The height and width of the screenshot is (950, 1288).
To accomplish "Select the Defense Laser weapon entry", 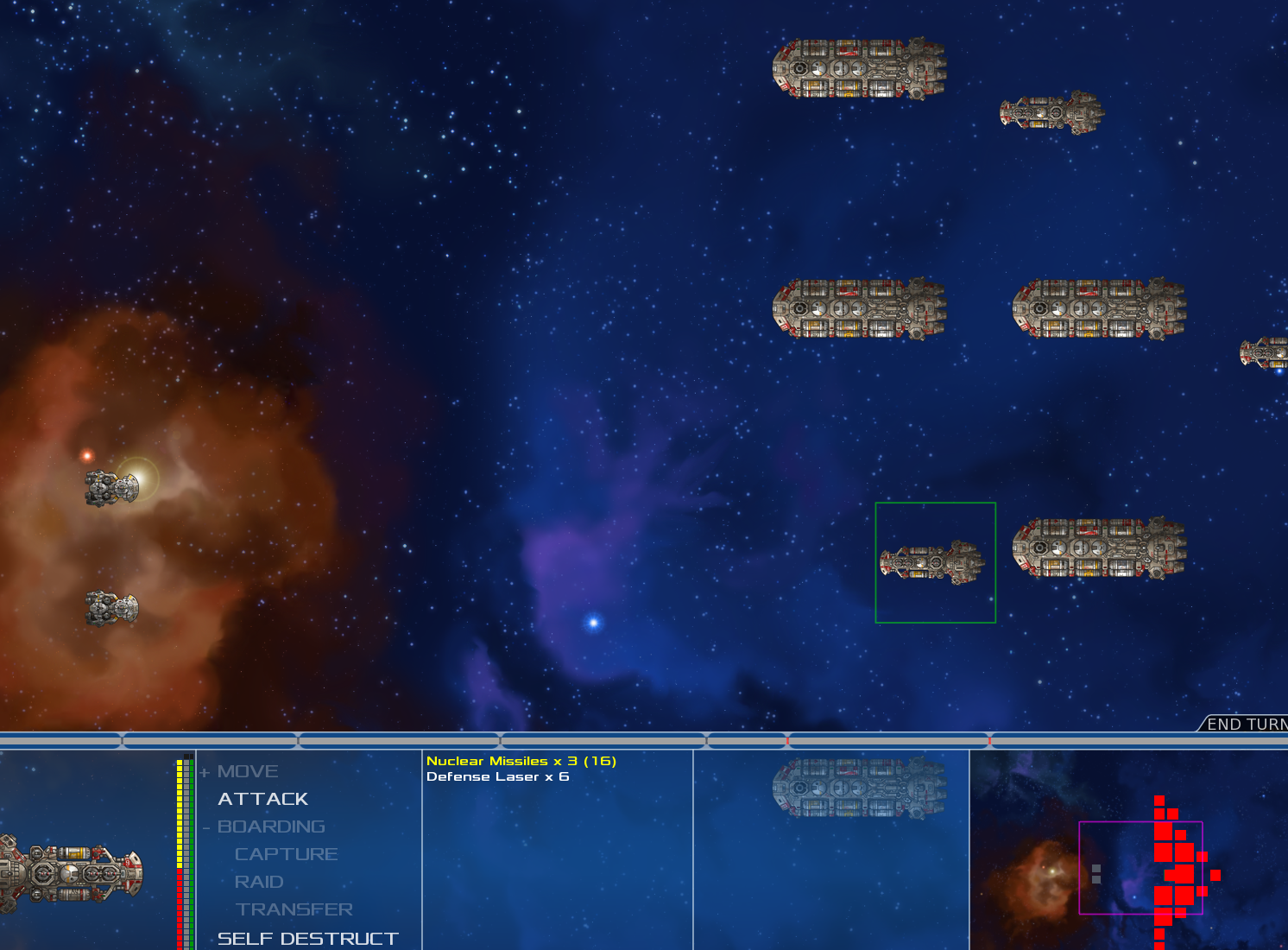I will tap(497, 776).
